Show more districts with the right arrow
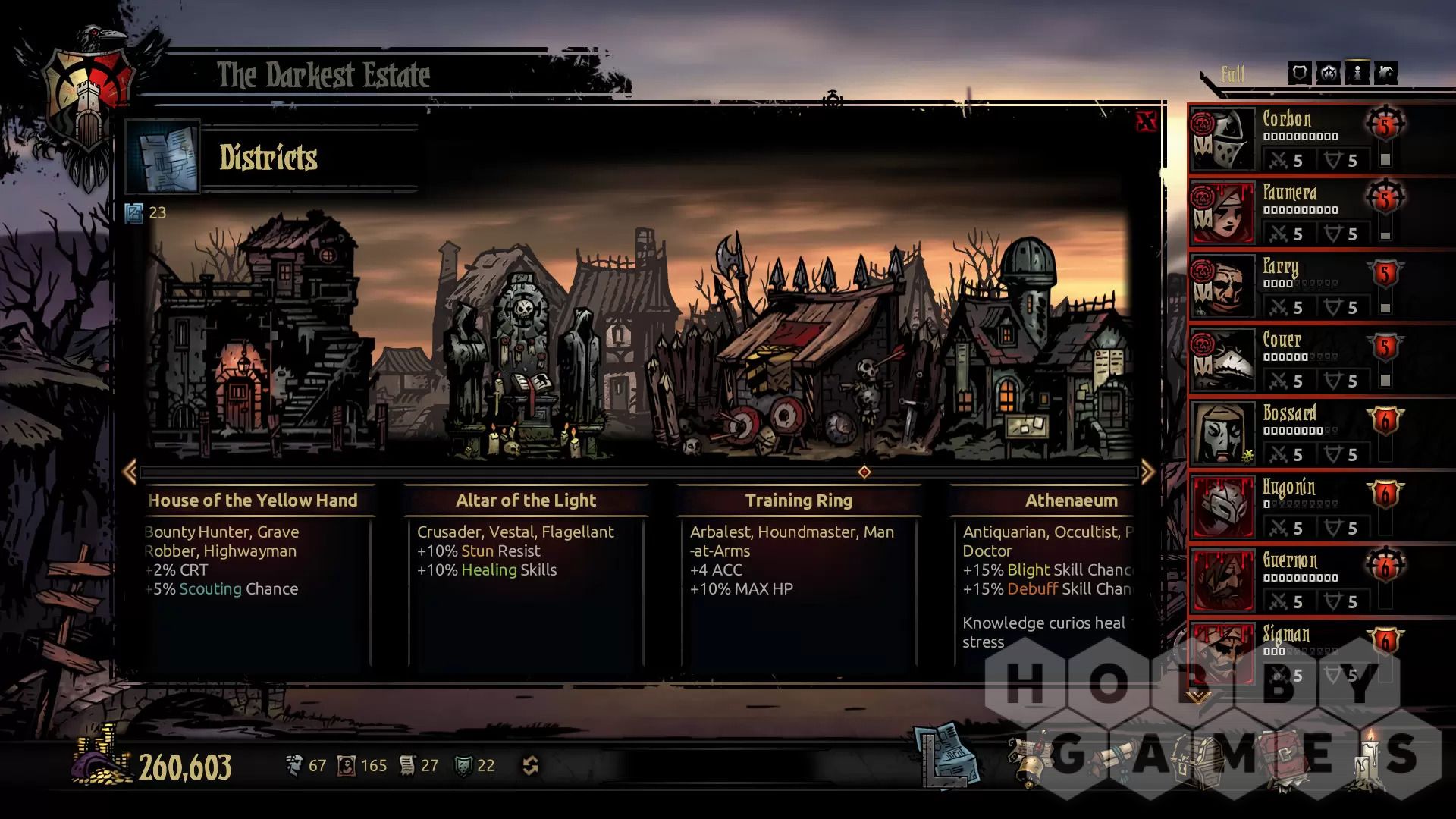The image size is (1456, 819). point(1147,472)
